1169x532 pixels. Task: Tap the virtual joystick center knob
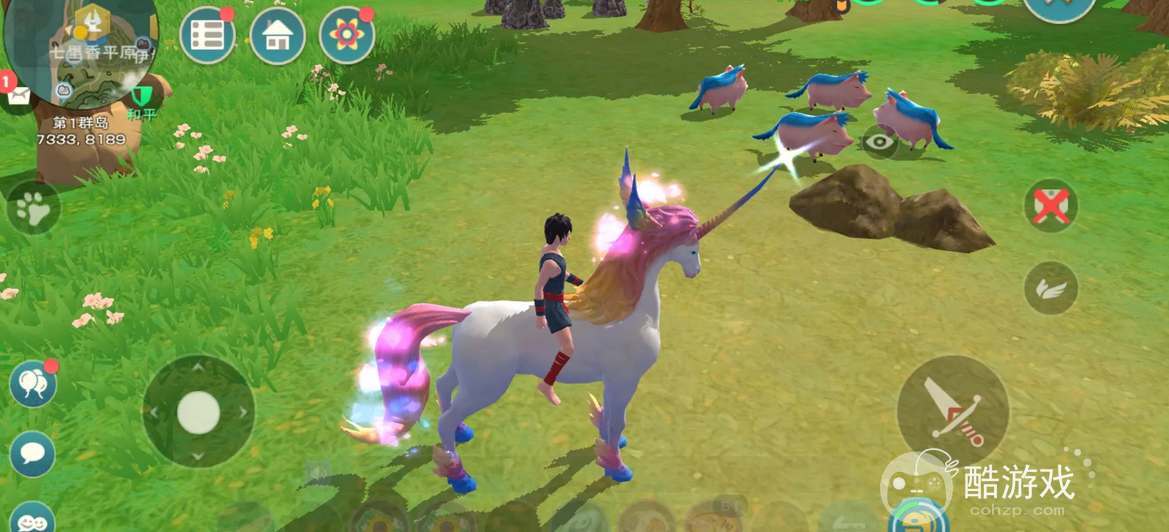pyautogui.click(x=198, y=411)
